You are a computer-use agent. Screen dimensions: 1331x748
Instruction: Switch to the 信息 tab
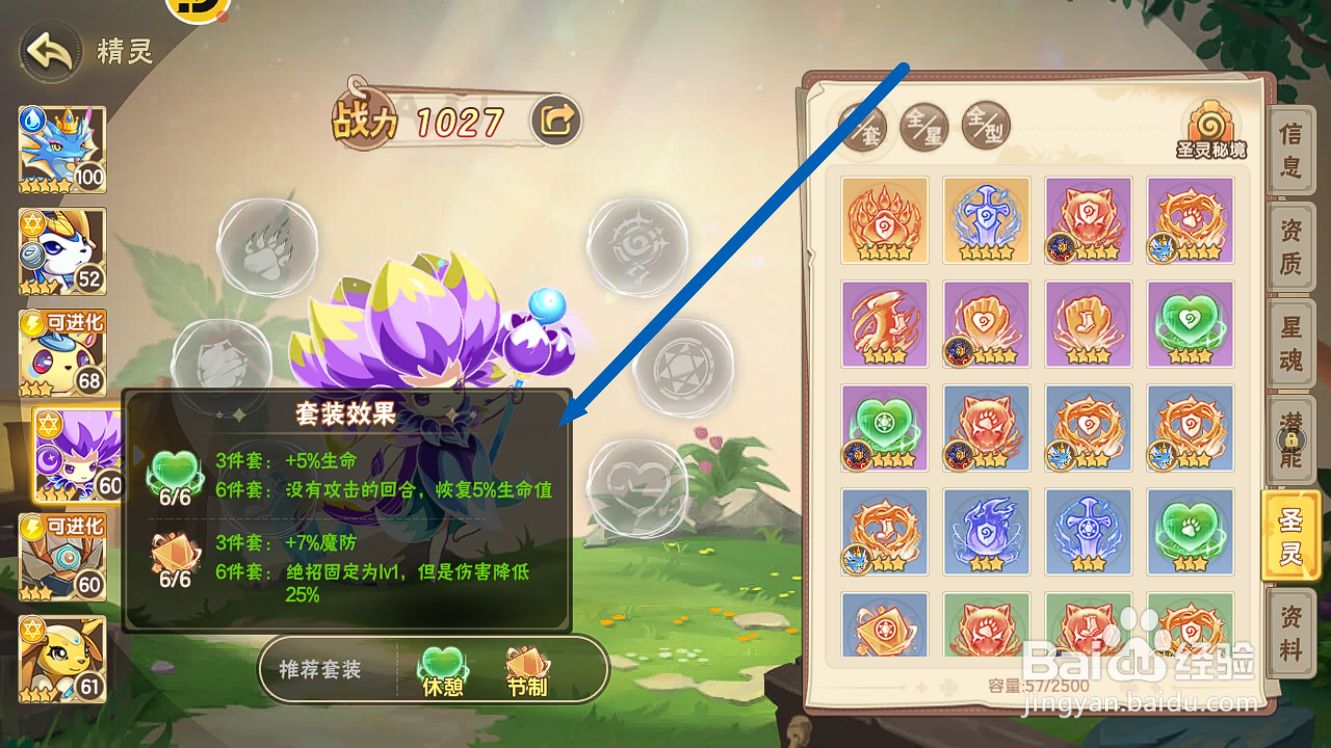[x=1291, y=150]
